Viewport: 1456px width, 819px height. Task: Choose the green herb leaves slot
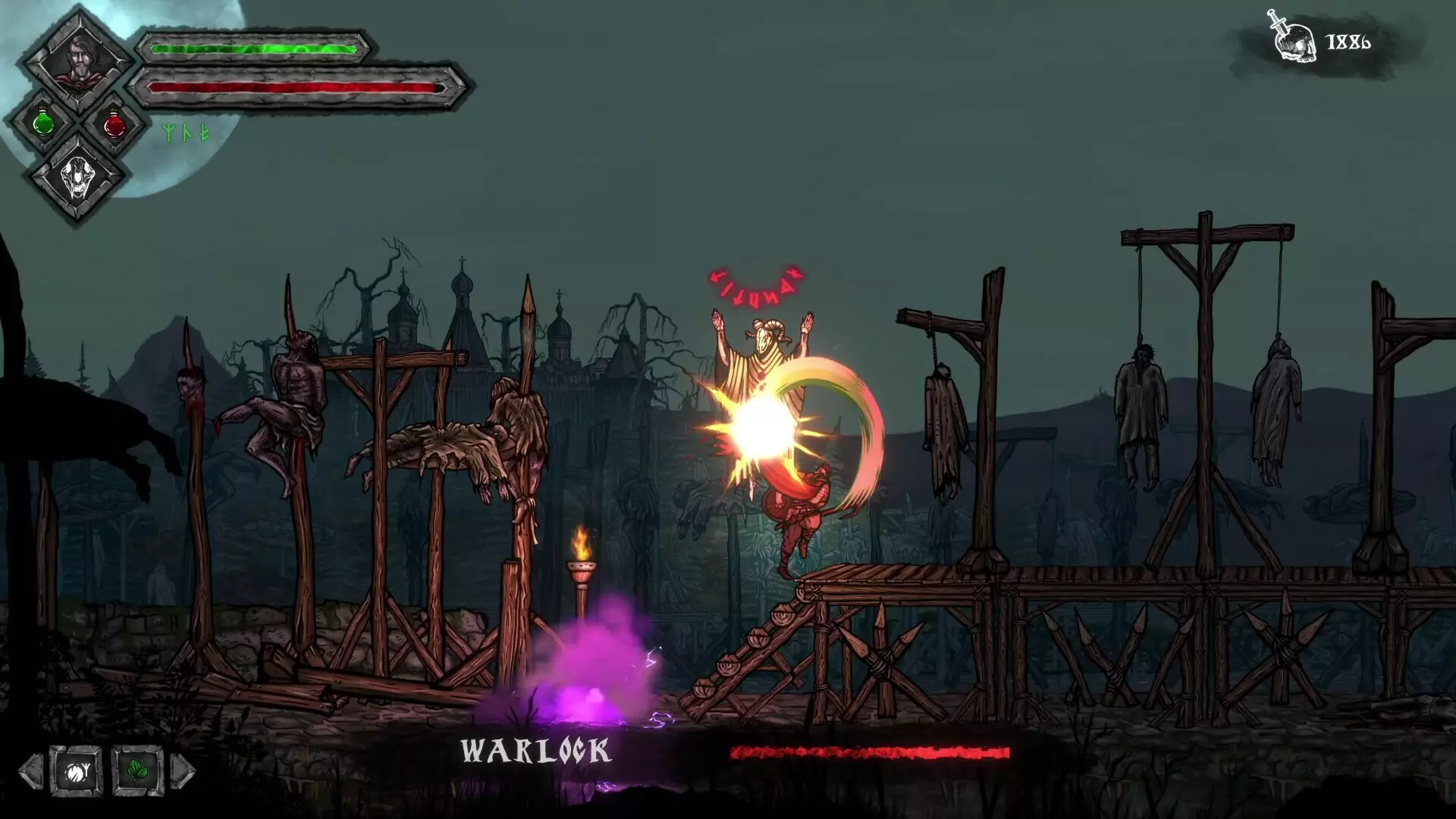click(137, 772)
